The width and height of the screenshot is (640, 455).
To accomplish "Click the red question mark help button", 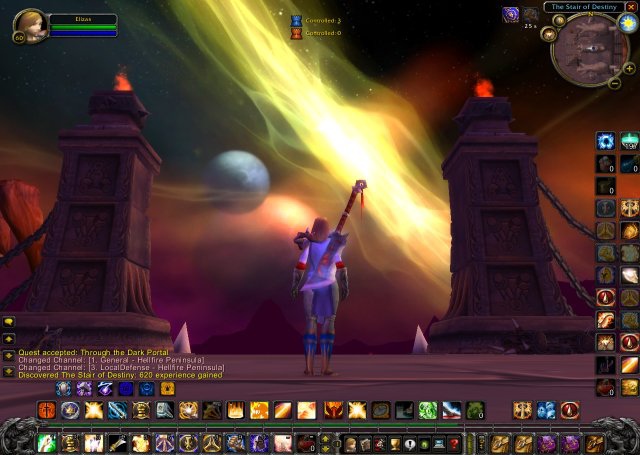I will 453,443.
